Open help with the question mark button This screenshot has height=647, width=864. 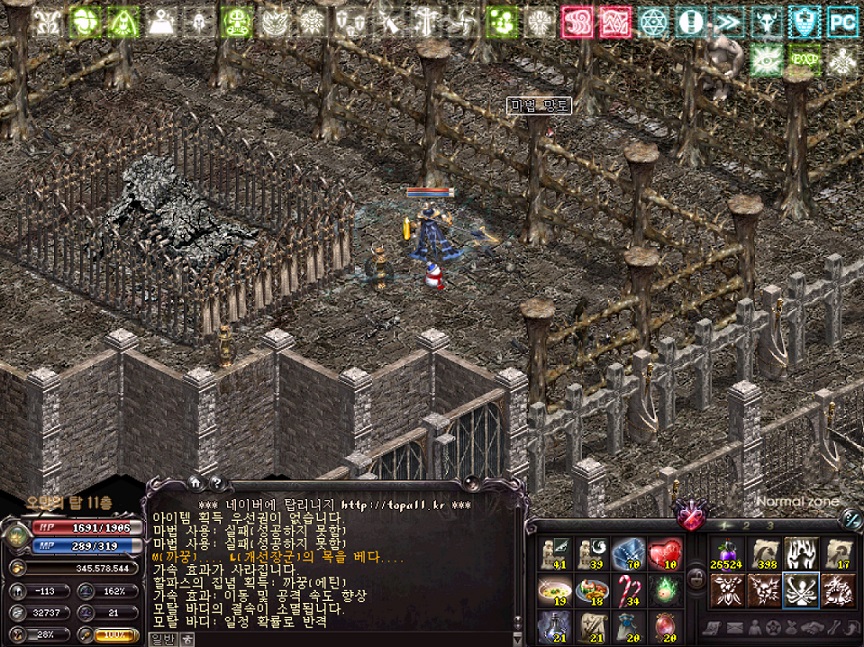pyautogui.click(x=215, y=482)
